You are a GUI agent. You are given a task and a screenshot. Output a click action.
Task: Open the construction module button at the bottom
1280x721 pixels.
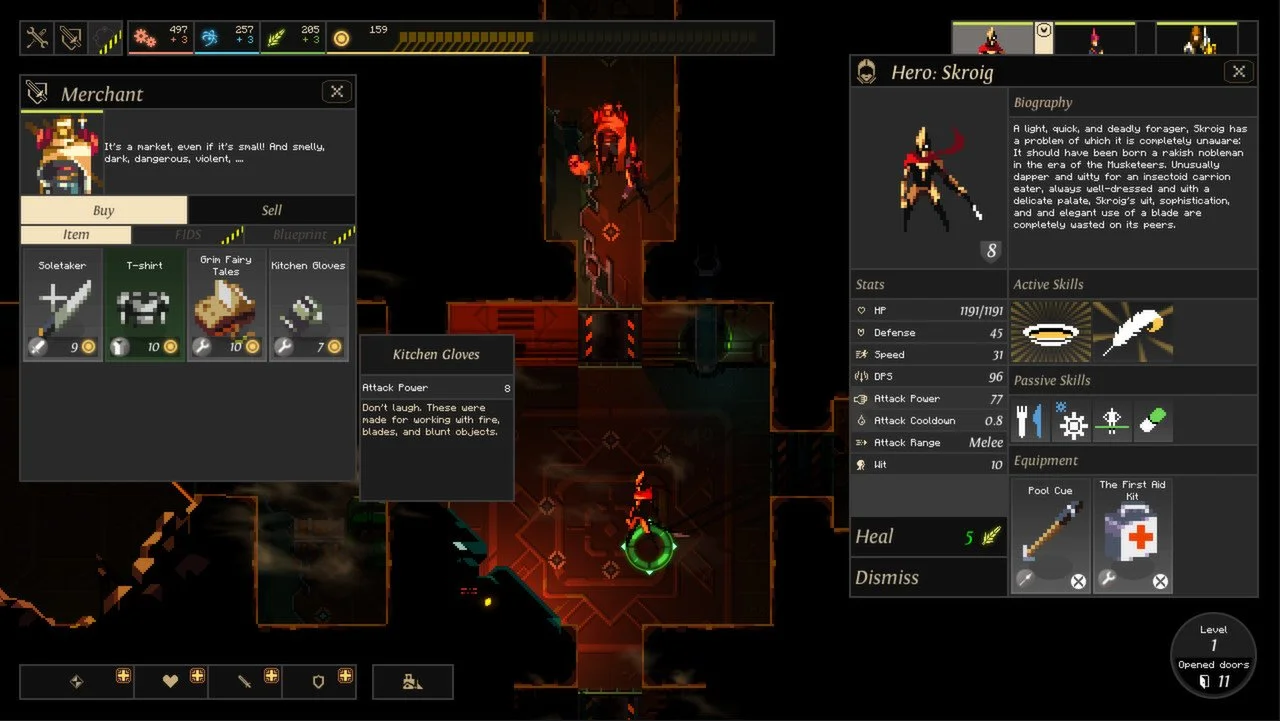click(412, 681)
